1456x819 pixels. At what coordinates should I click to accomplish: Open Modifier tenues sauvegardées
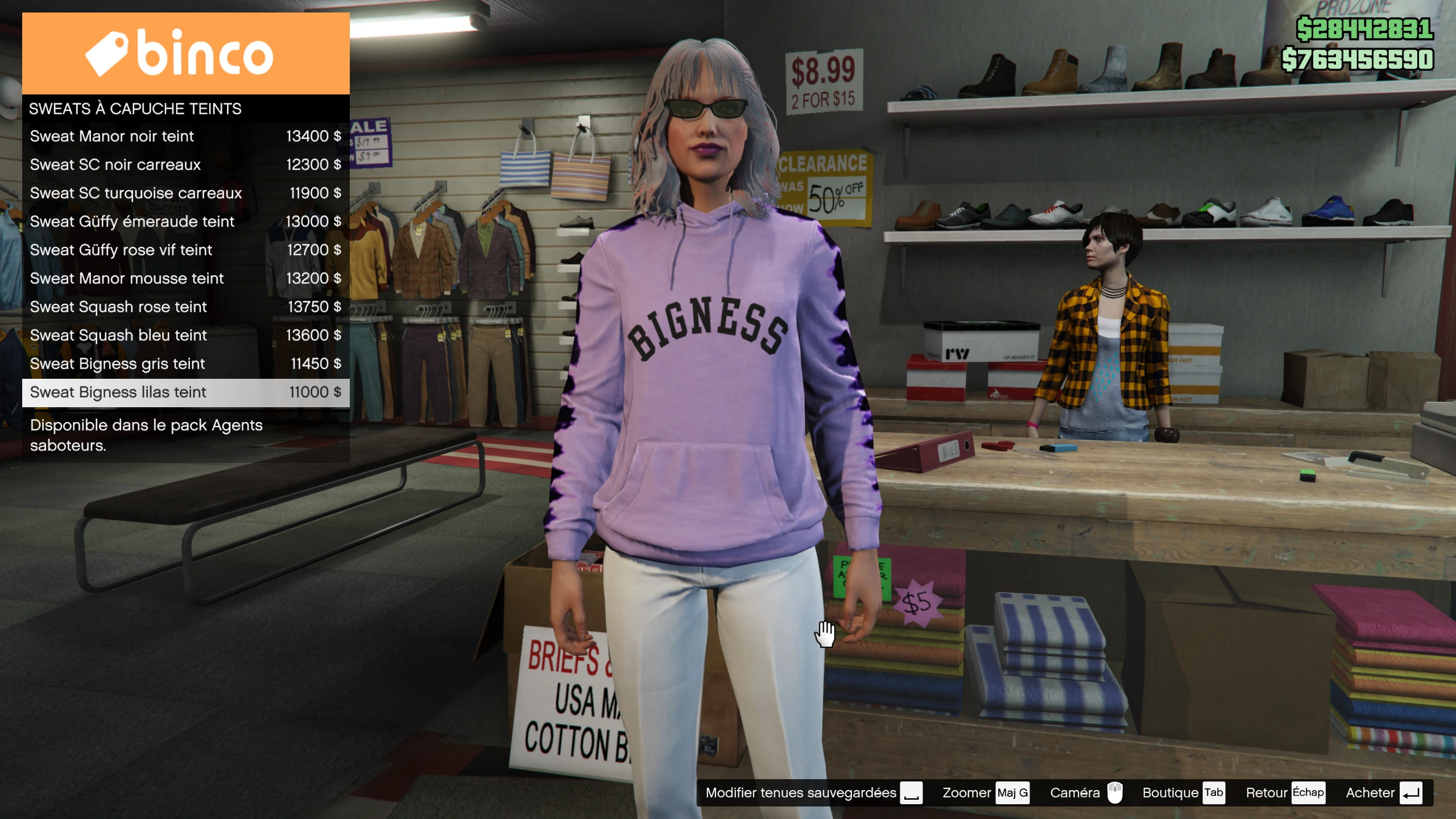813,793
